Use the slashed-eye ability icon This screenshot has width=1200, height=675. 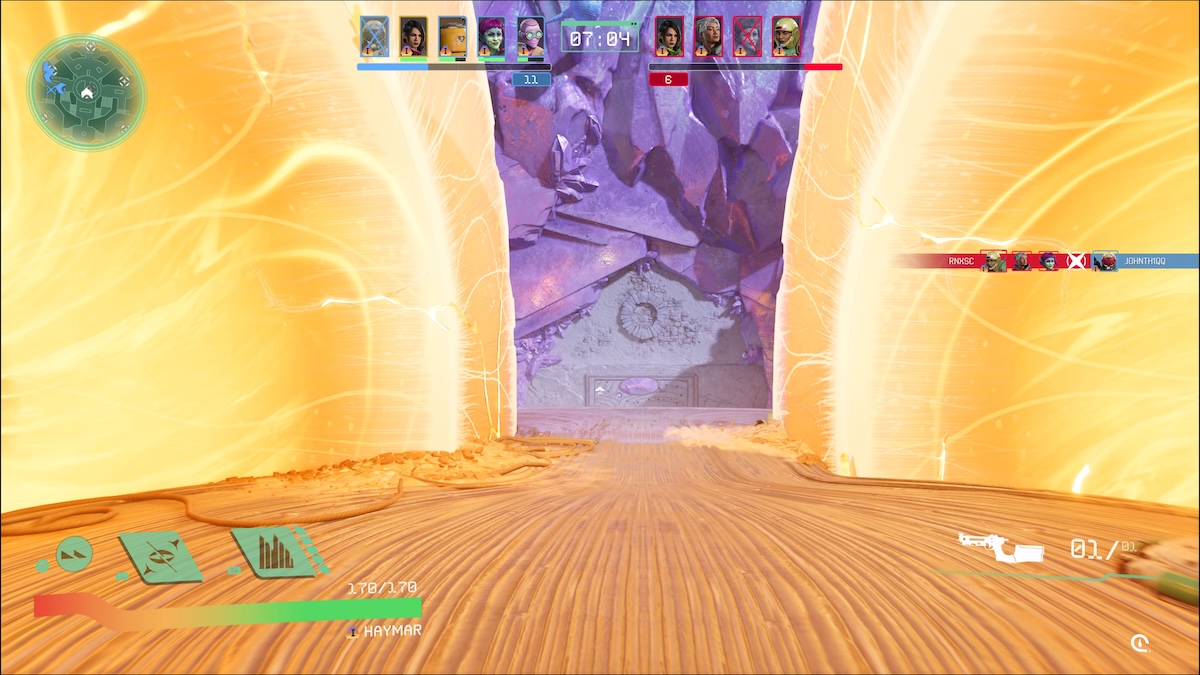pyautogui.click(x=160, y=557)
